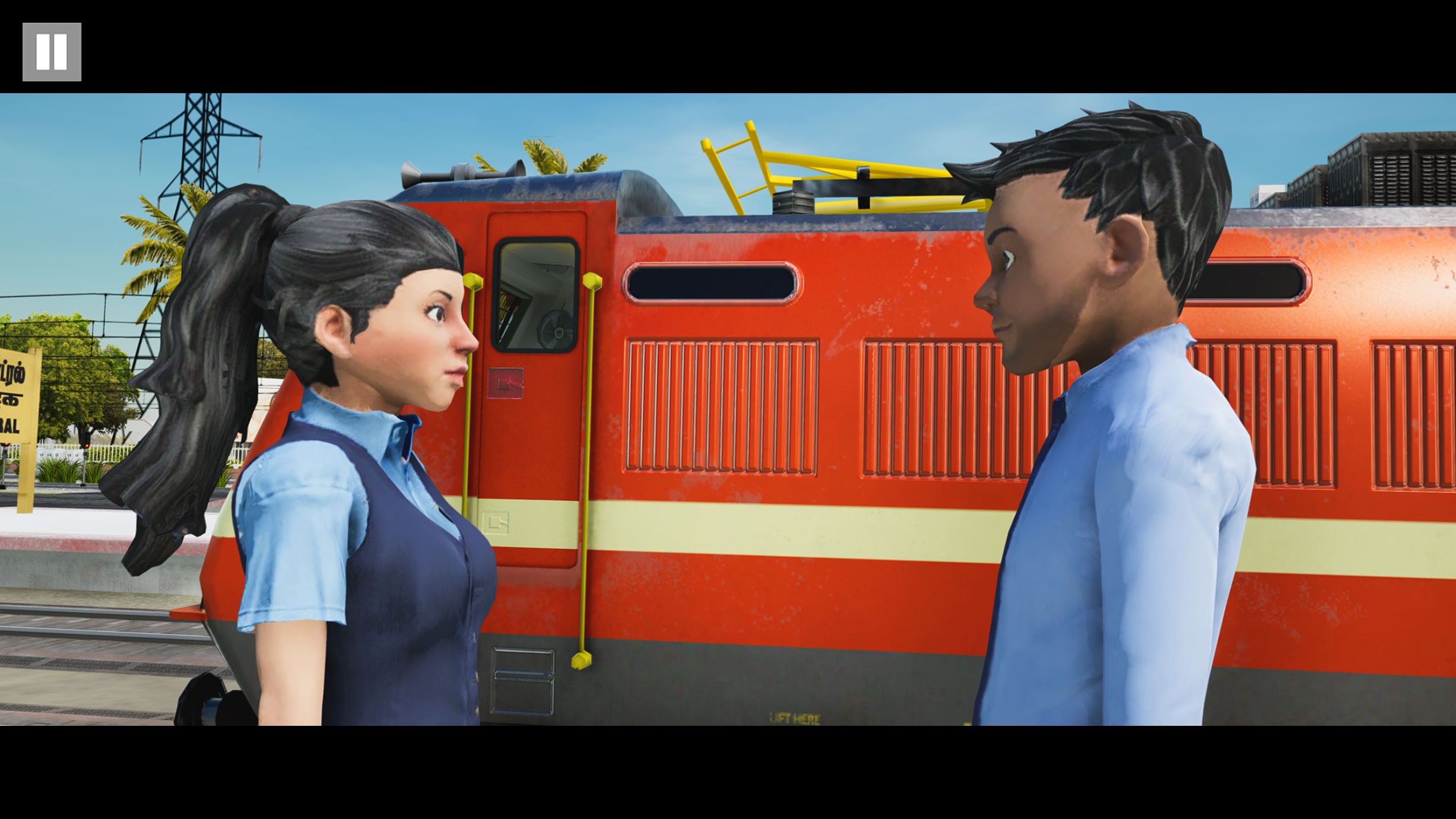Click the LIFT HERE marking on the train
Image resolution: width=1456 pixels, height=819 pixels.
(x=795, y=718)
